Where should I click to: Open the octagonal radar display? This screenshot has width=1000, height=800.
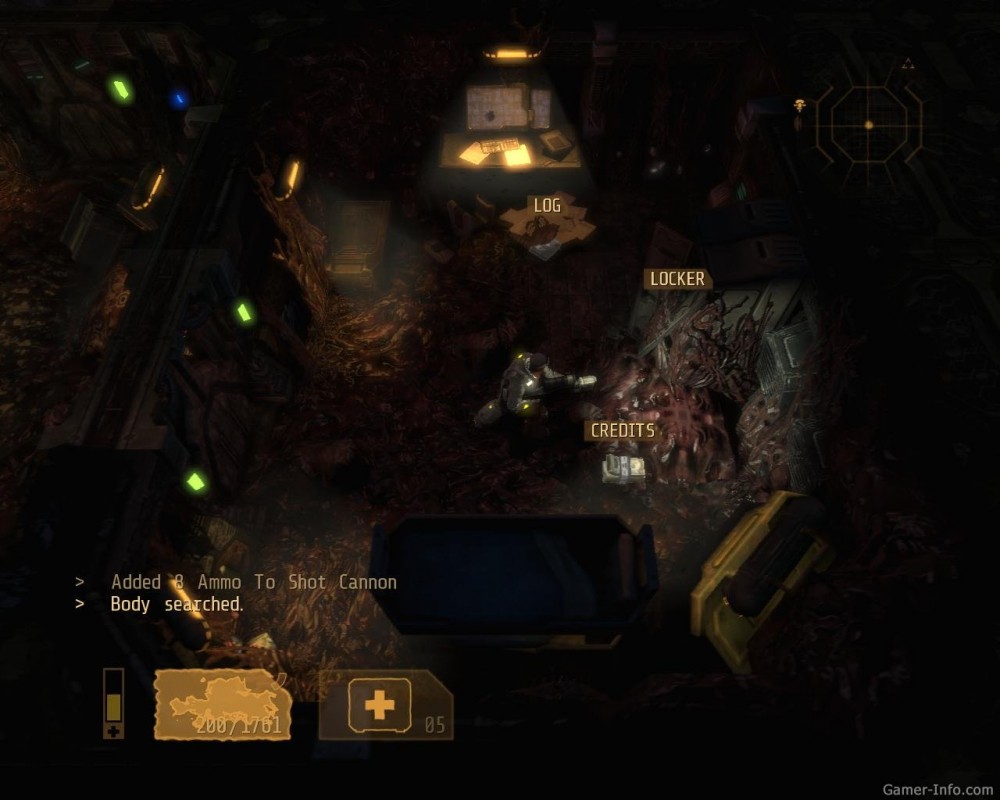868,125
